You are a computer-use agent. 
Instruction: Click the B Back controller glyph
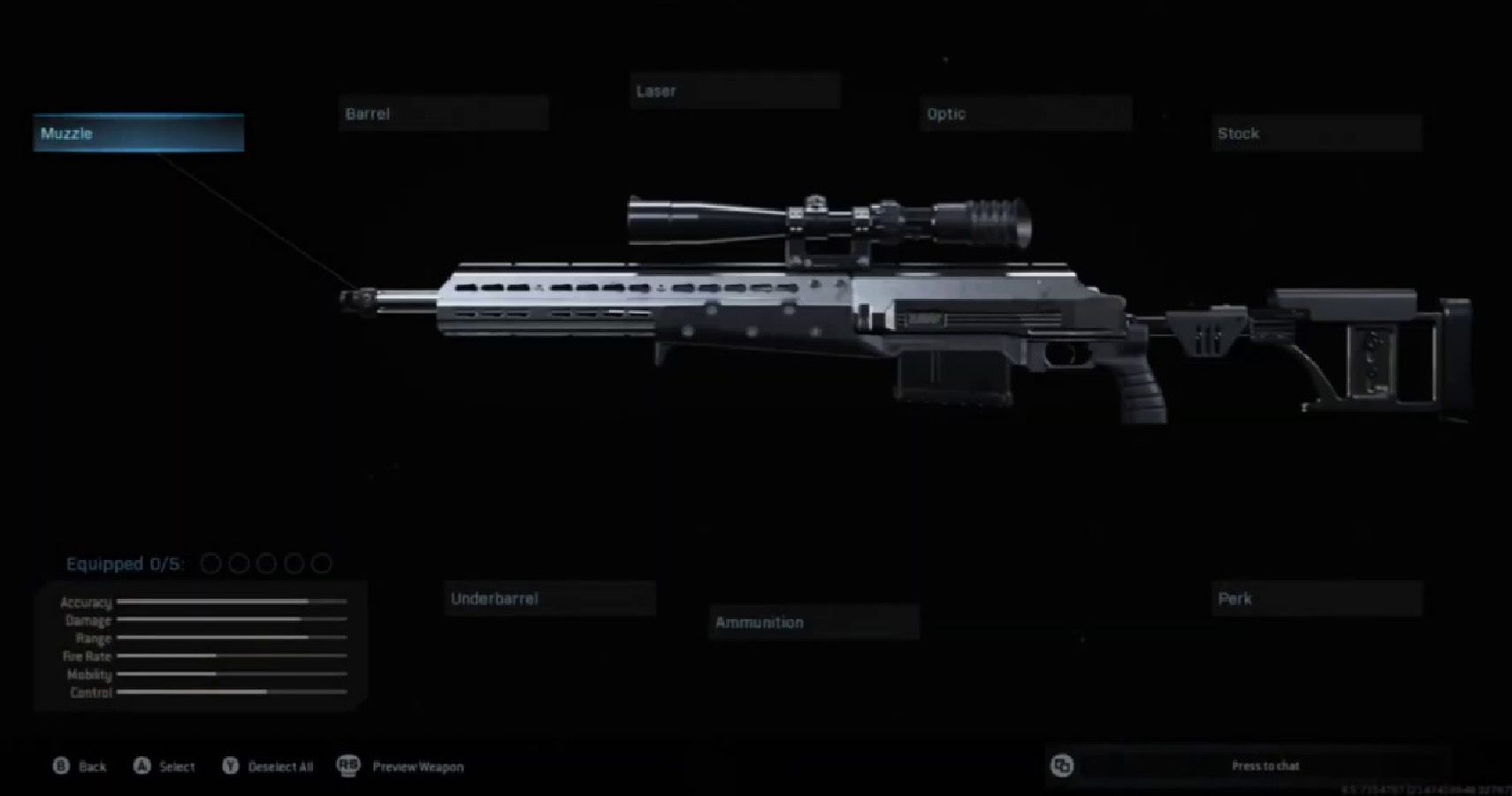[59, 767]
